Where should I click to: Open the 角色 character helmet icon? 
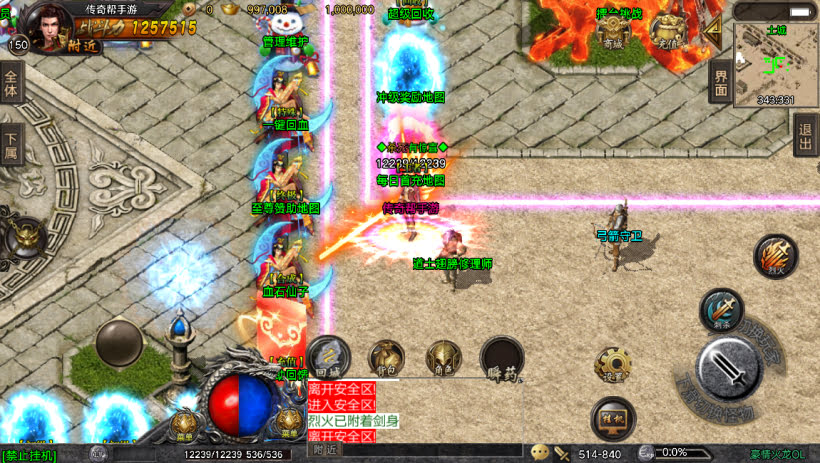443,358
